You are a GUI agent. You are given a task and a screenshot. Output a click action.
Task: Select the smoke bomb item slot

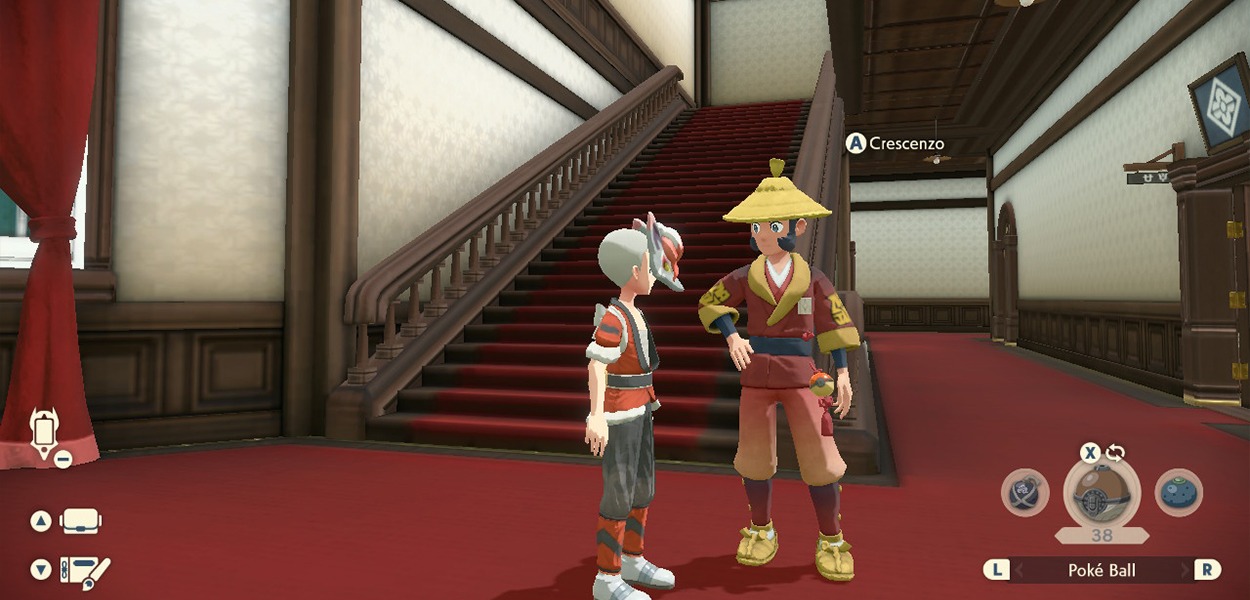1025,493
